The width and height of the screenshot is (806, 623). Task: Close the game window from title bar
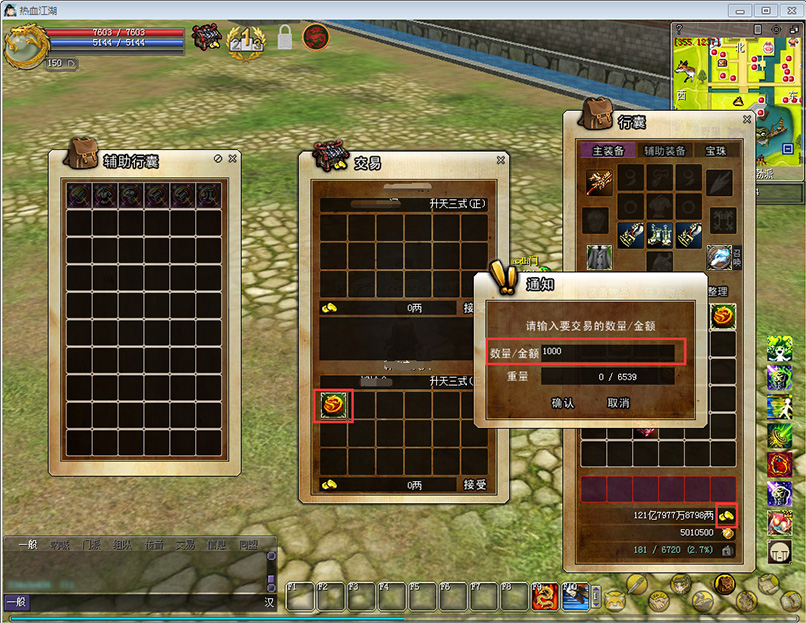tap(789, 10)
